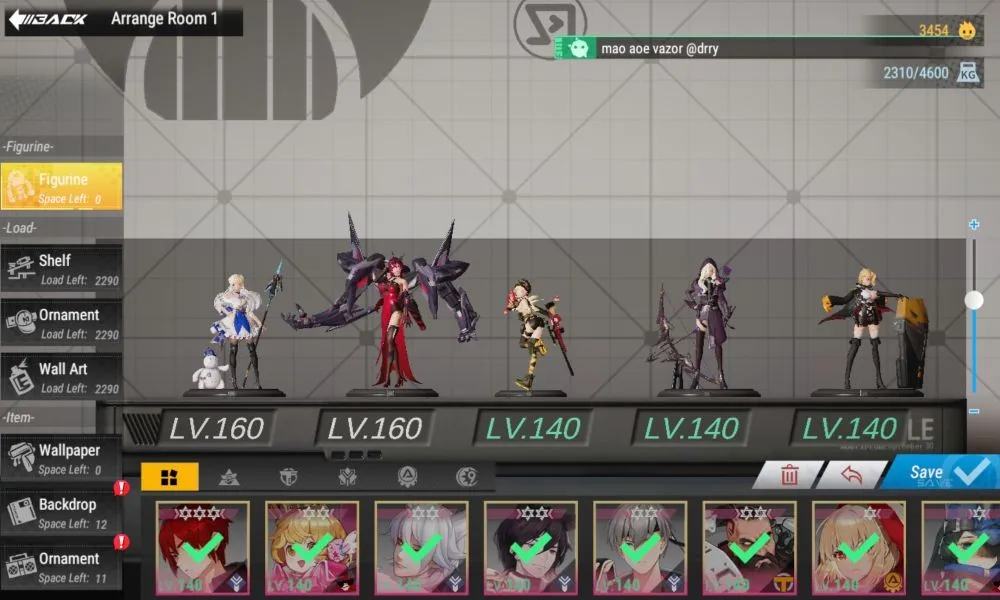Choose the Wall Art category
The image size is (1000, 600).
tap(62, 376)
